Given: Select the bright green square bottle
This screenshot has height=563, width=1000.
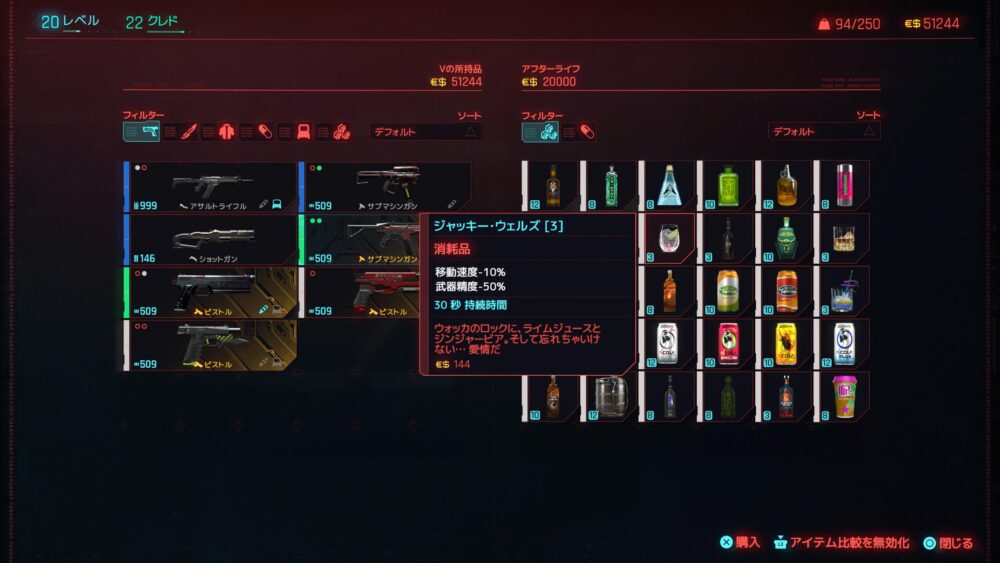Looking at the screenshot, I should 726,186.
